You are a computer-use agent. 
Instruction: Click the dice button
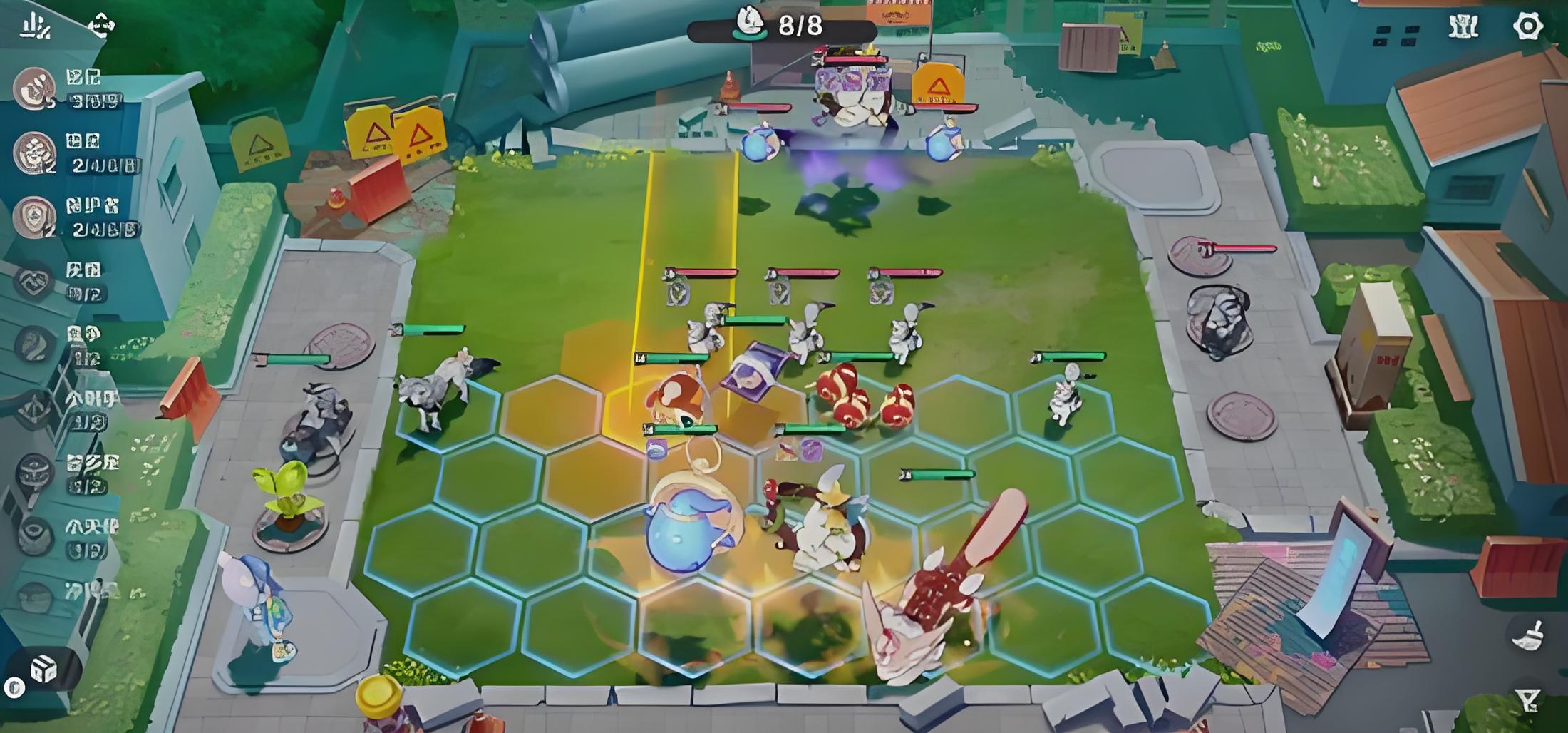[x=43, y=669]
